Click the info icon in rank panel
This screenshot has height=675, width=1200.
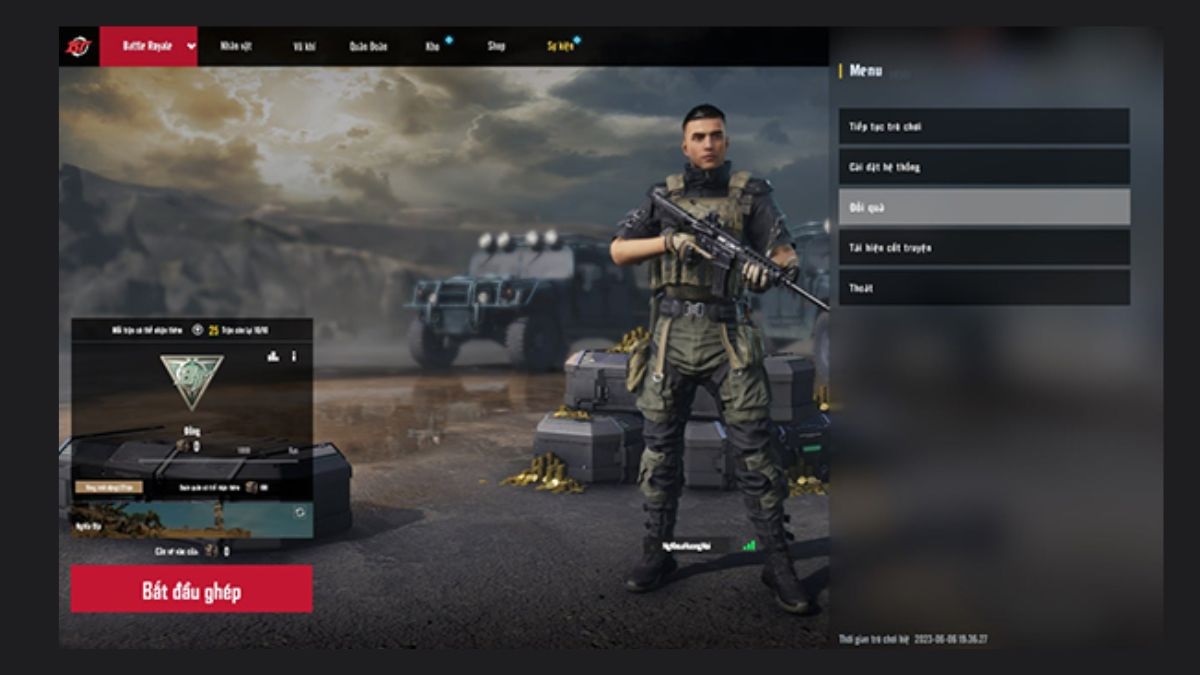click(294, 356)
